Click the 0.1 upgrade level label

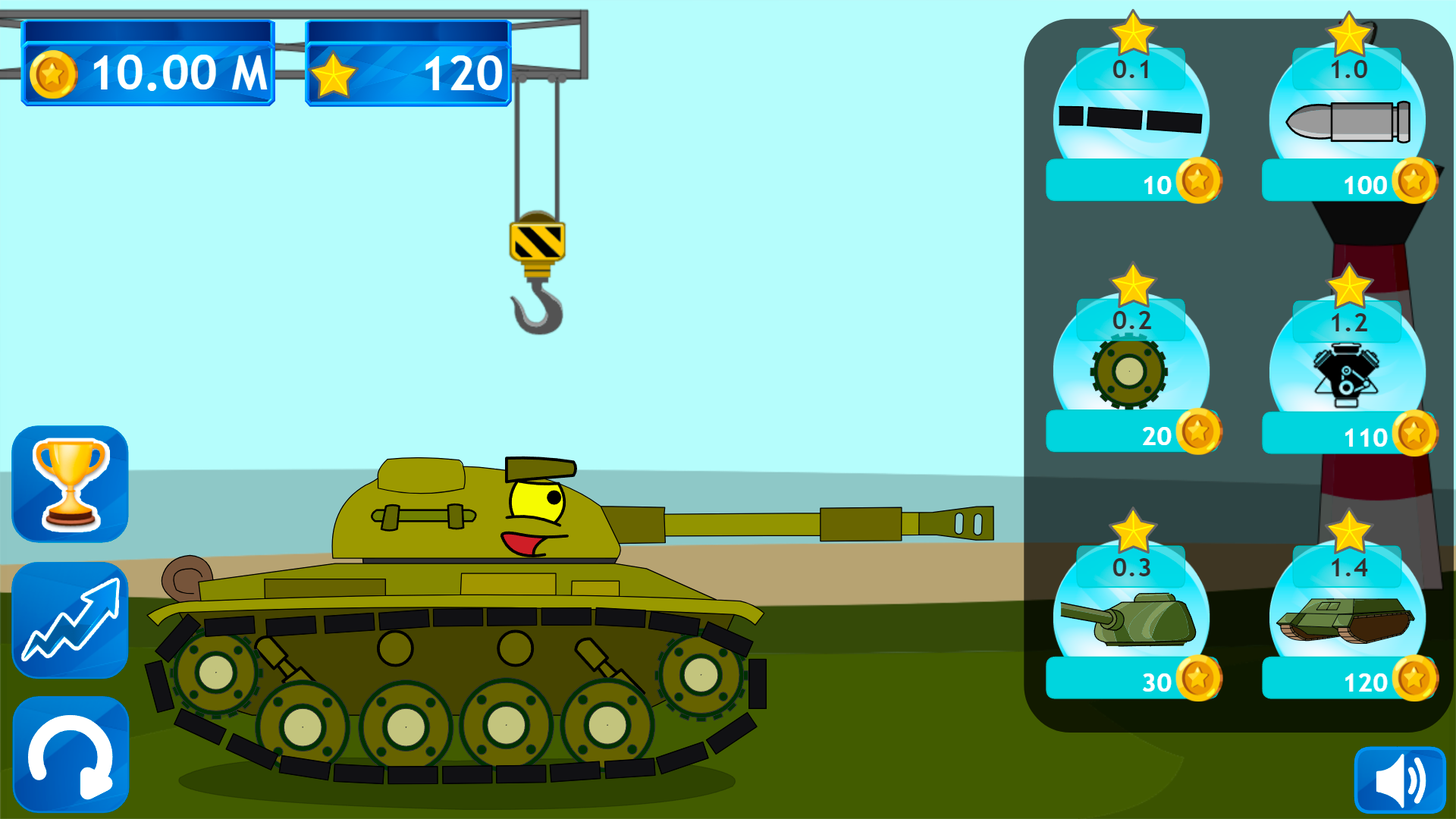[1131, 70]
